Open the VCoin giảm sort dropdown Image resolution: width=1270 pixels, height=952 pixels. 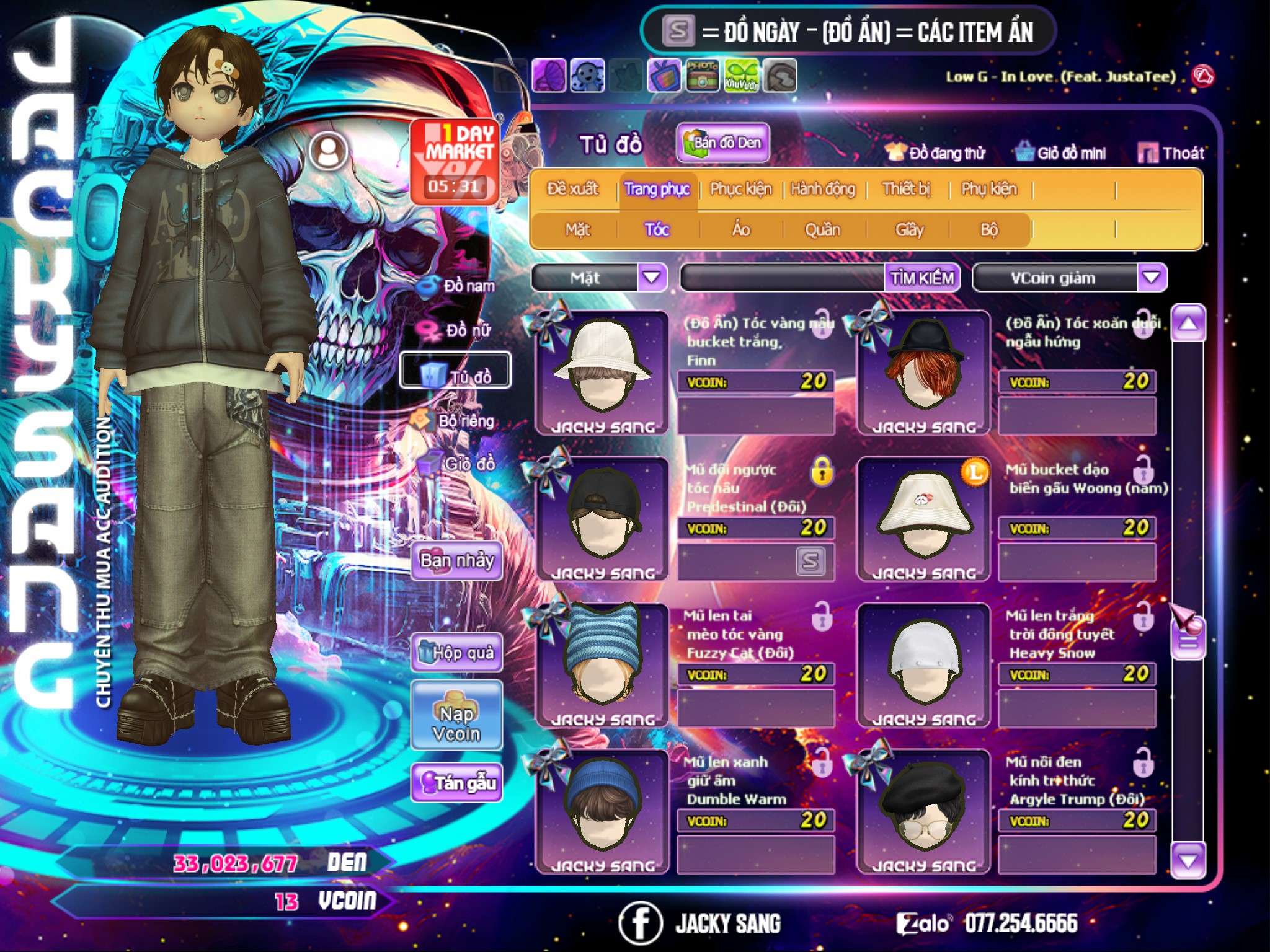coord(1152,278)
